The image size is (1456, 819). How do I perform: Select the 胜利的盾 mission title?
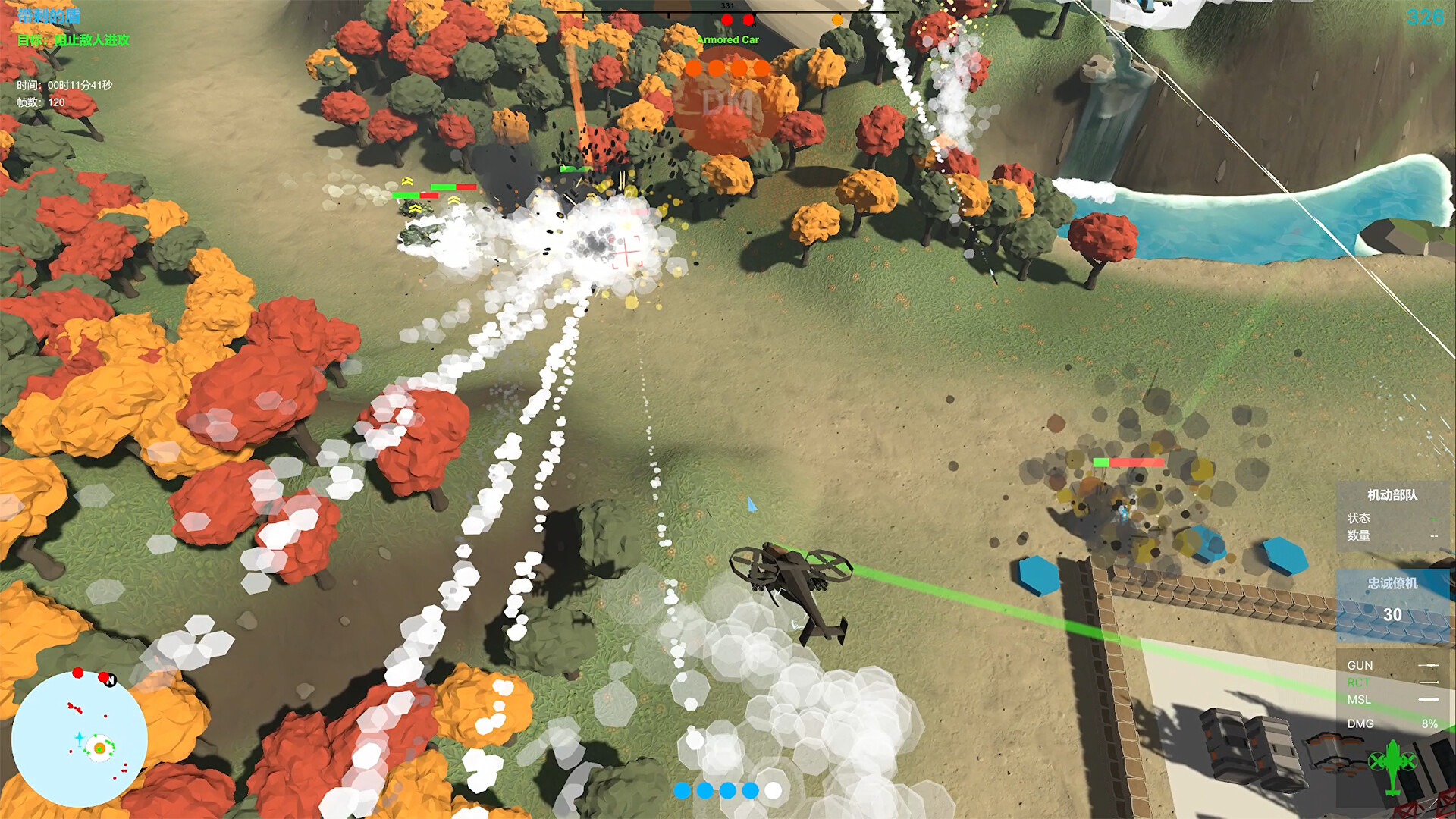49,13
